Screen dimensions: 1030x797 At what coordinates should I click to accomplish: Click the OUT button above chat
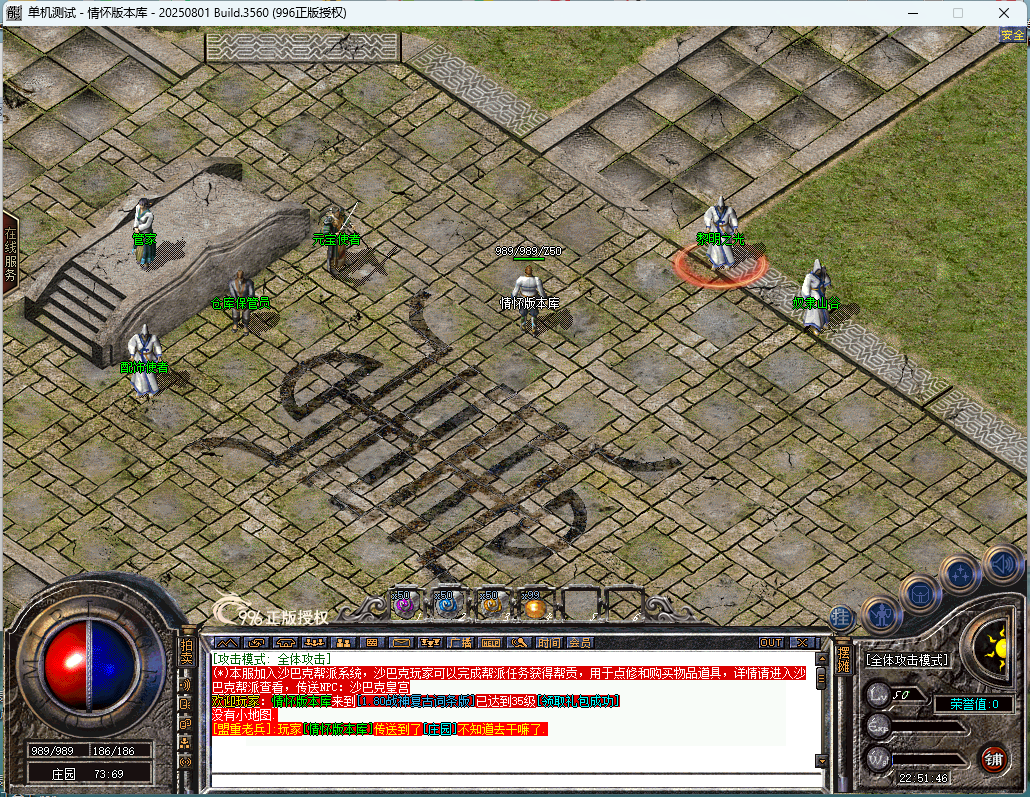pos(771,642)
